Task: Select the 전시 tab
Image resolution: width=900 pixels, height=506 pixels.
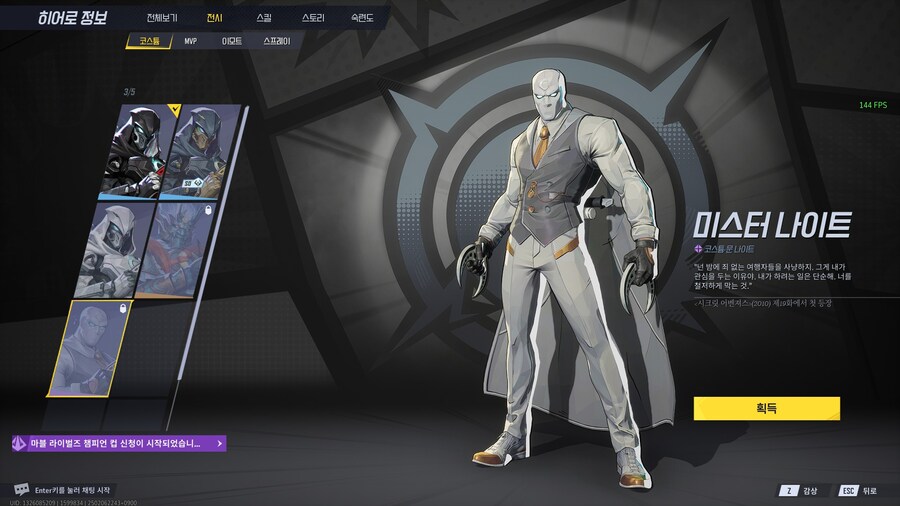Action: click(x=214, y=18)
